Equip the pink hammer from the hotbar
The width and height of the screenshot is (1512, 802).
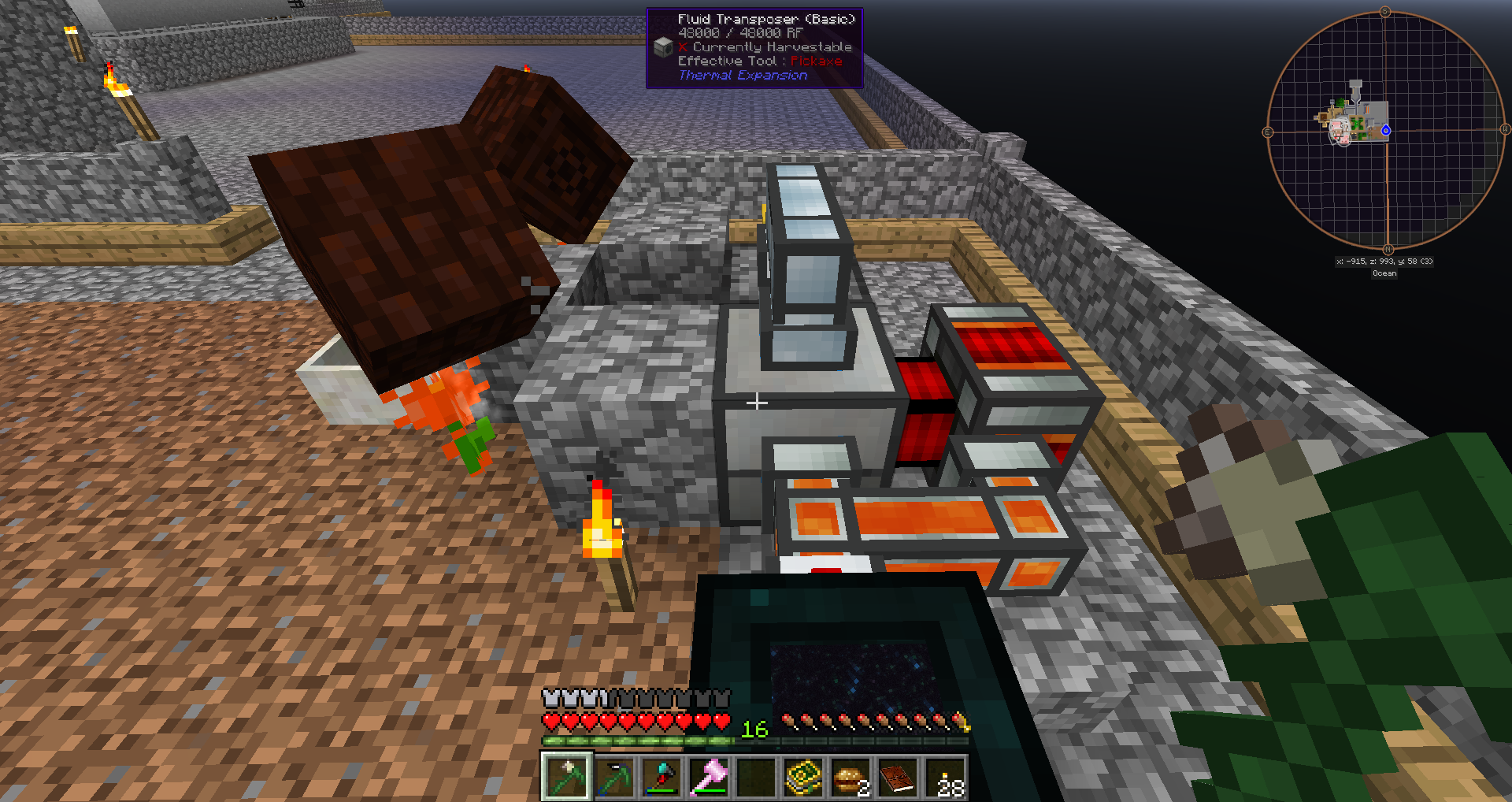coord(709,777)
